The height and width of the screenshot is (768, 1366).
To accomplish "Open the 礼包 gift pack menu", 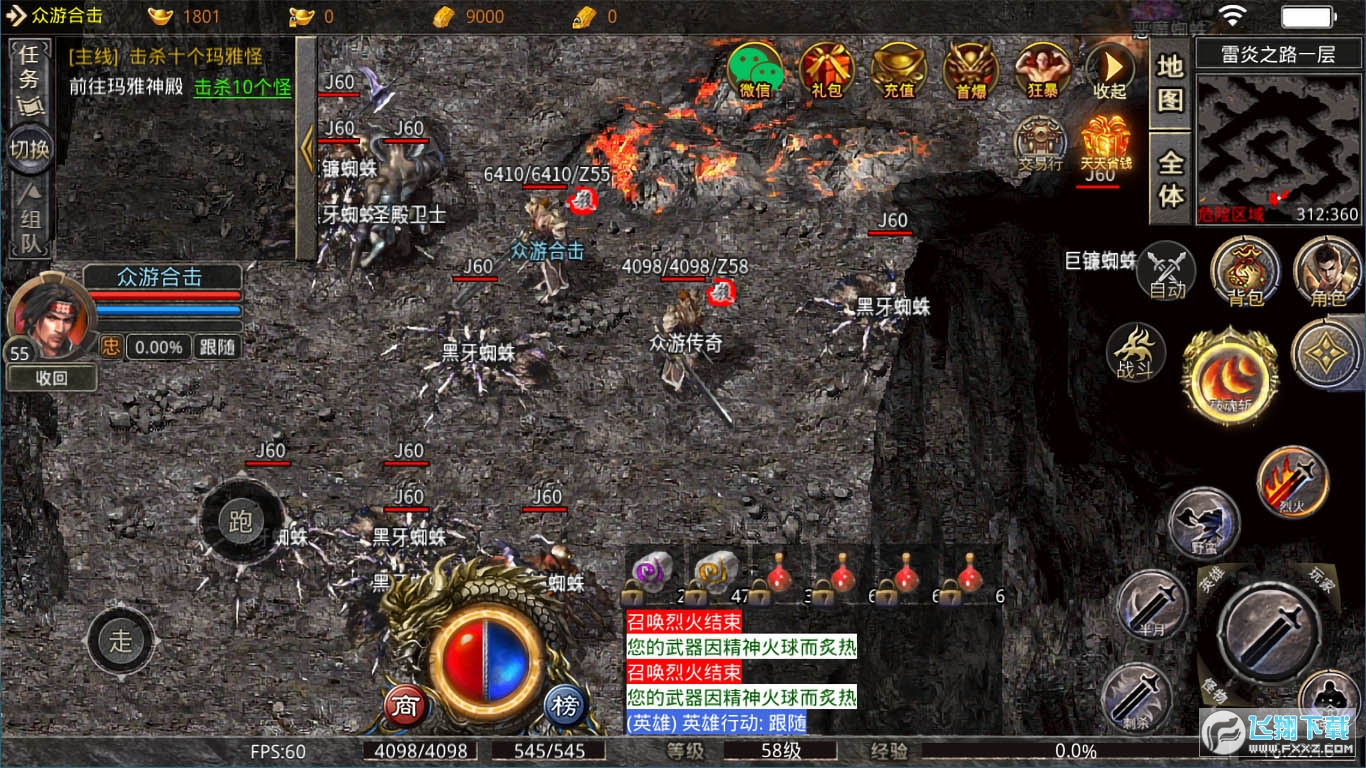I will [827, 70].
